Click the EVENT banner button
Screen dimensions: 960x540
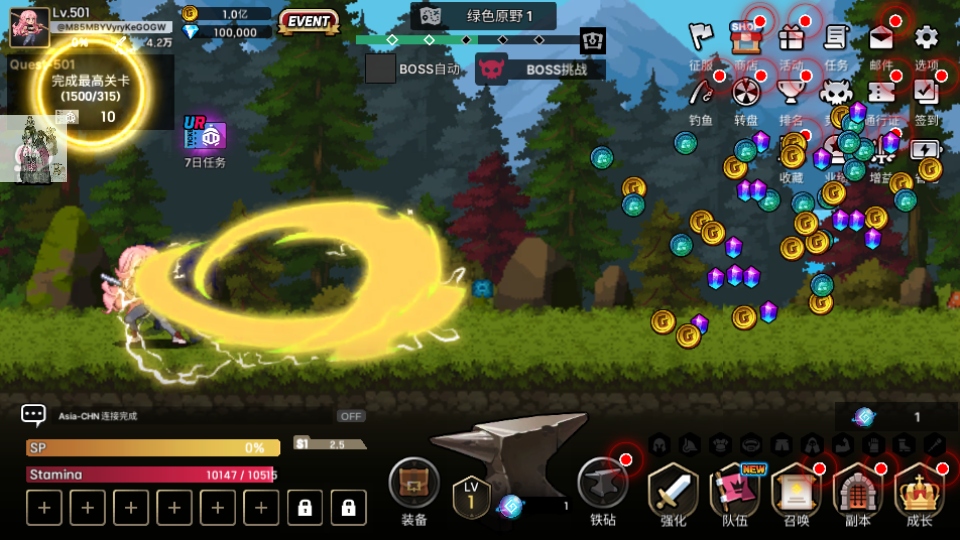[308, 20]
